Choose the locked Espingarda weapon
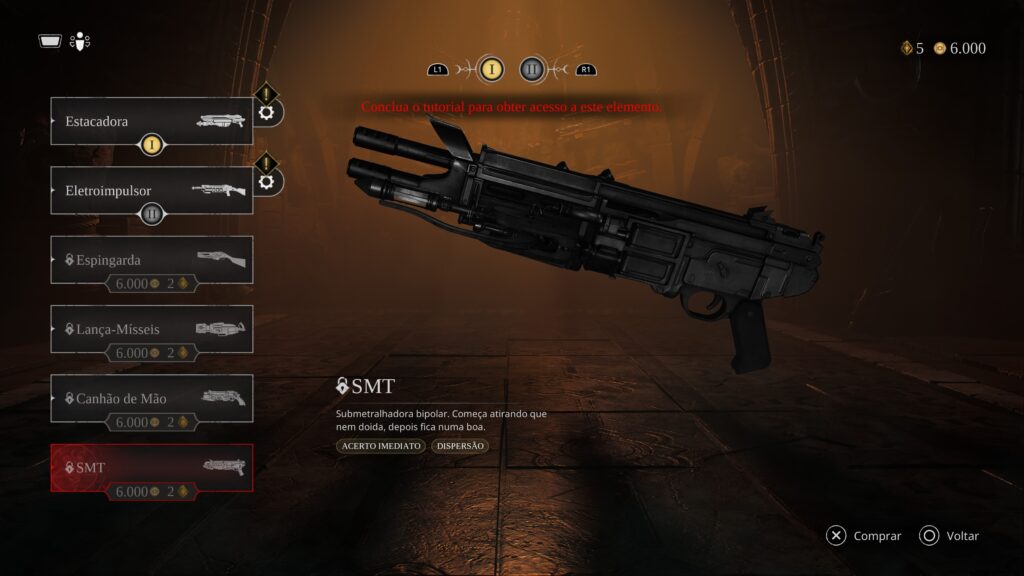Viewport: 1024px width, 576px height. click(x=151, y=259)
